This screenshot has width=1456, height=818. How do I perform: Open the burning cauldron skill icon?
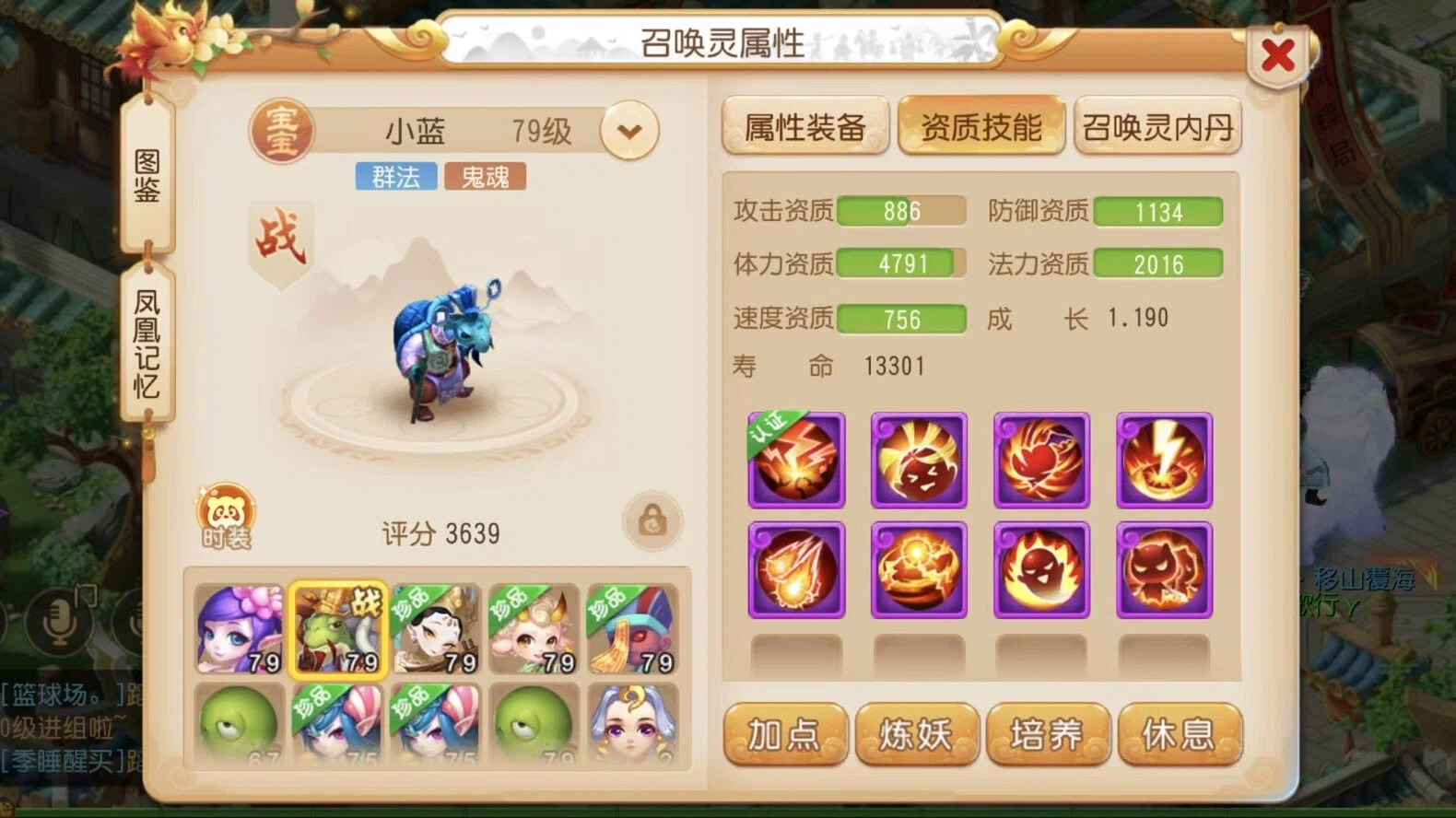pos(918,569)
